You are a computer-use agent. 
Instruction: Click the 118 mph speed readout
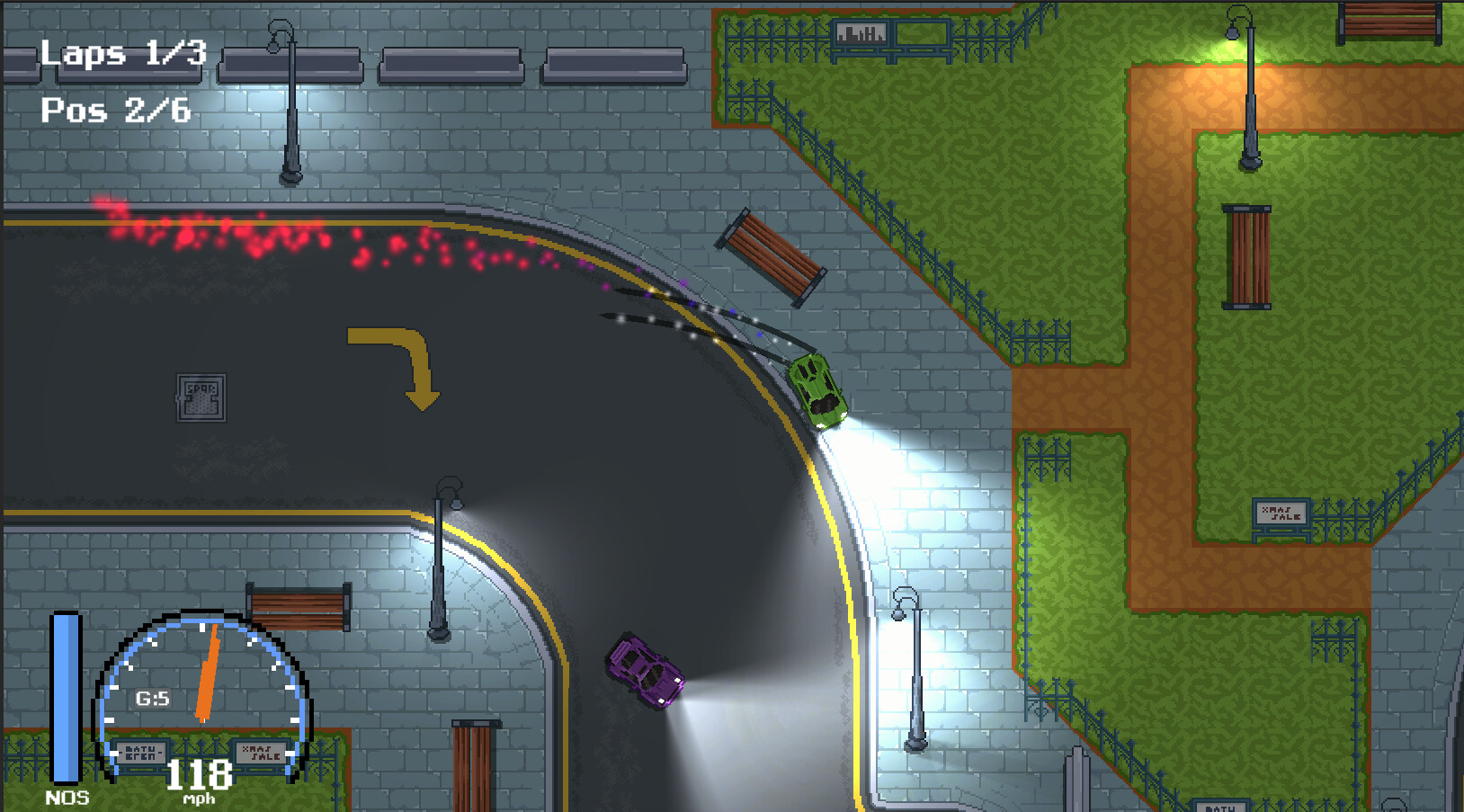click(x=200, y=775)
